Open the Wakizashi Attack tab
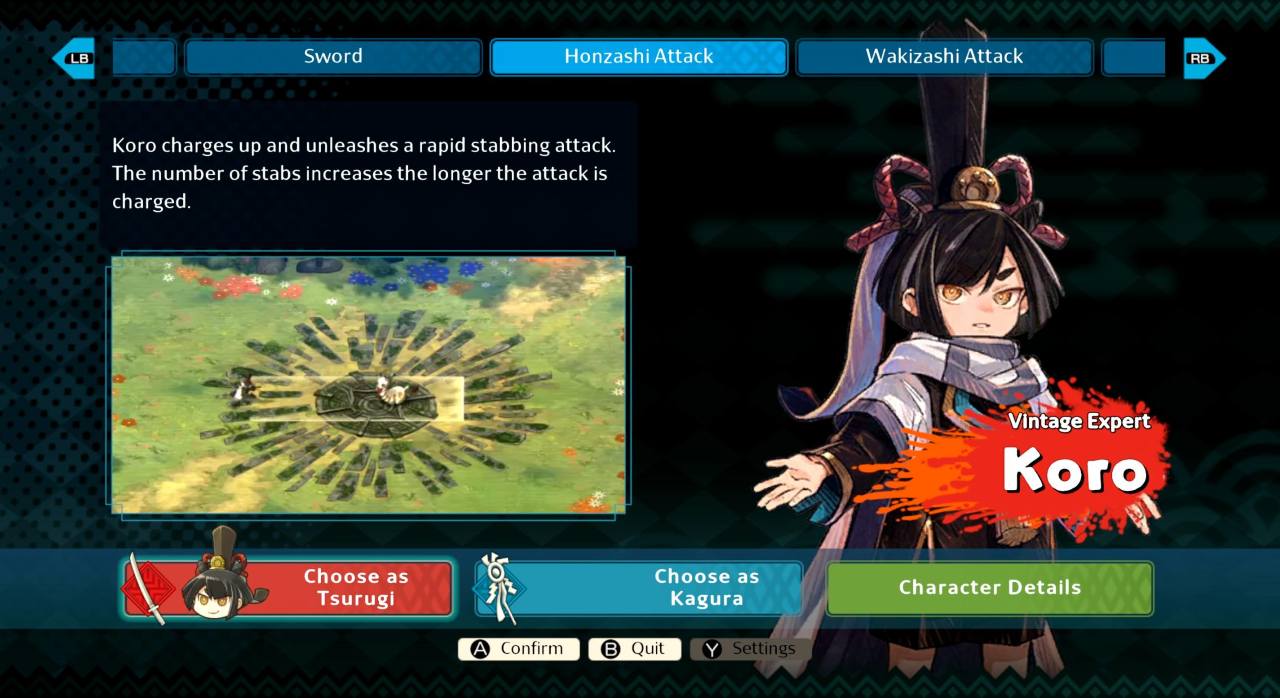1280x698 pixels. point(943,57)
